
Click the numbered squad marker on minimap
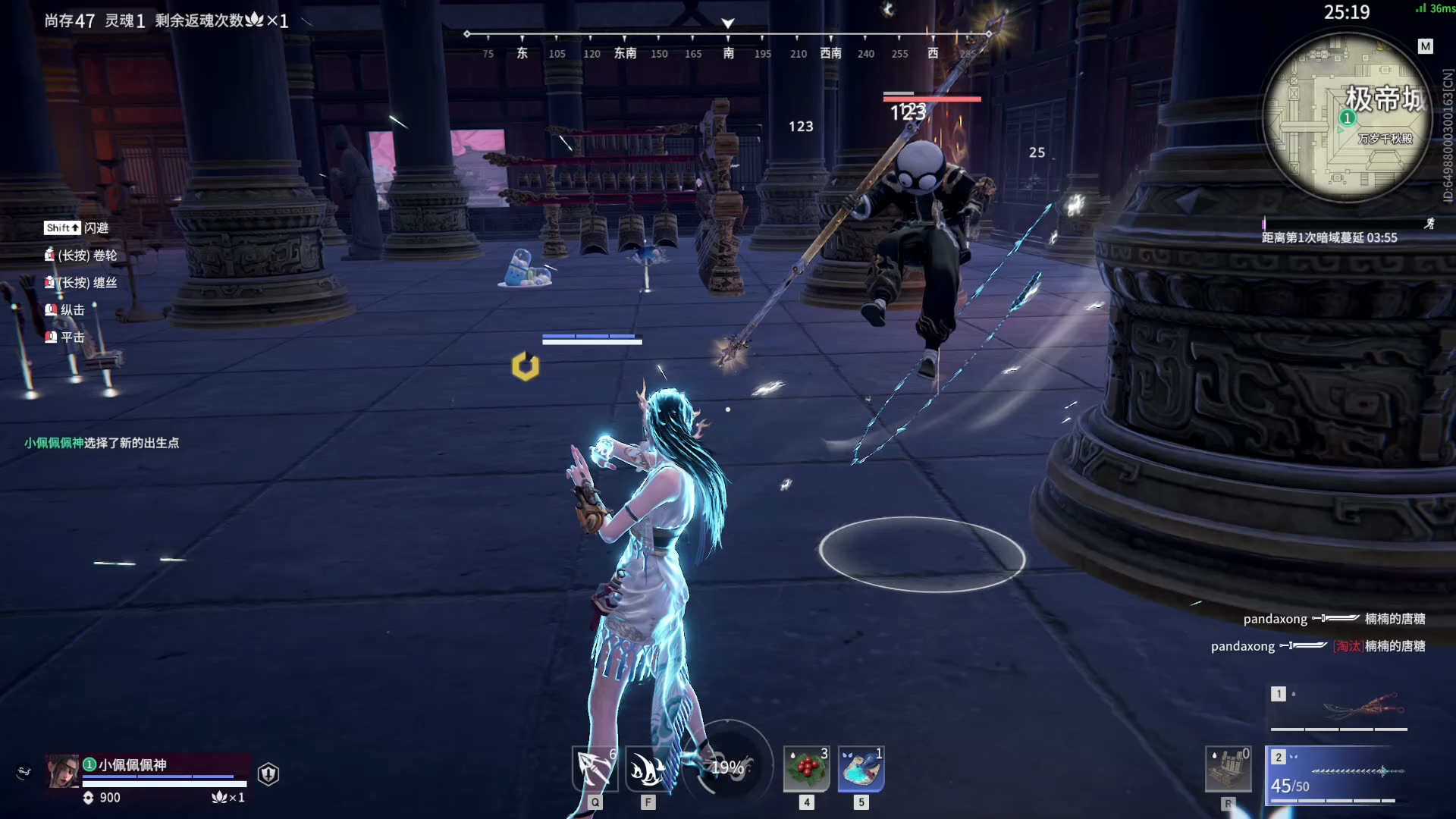[1347, 118]
